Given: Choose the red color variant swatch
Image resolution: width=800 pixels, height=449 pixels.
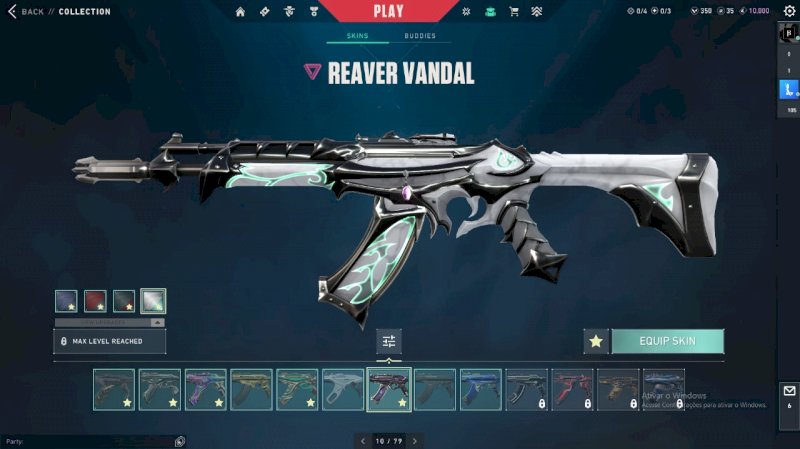Looking at the screenshot, I should tap(95, 301).
